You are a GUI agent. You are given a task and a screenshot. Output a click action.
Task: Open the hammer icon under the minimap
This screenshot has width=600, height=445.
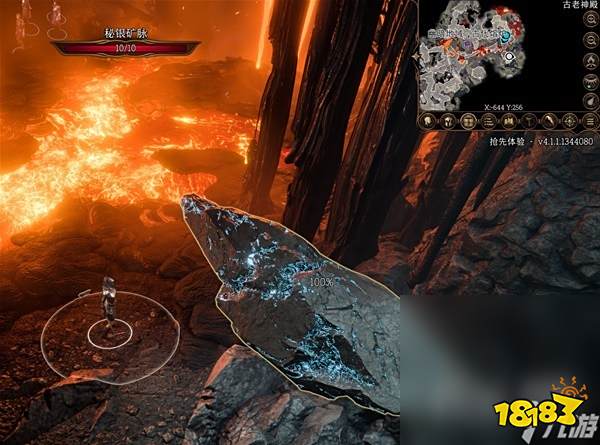pos(528,119)
